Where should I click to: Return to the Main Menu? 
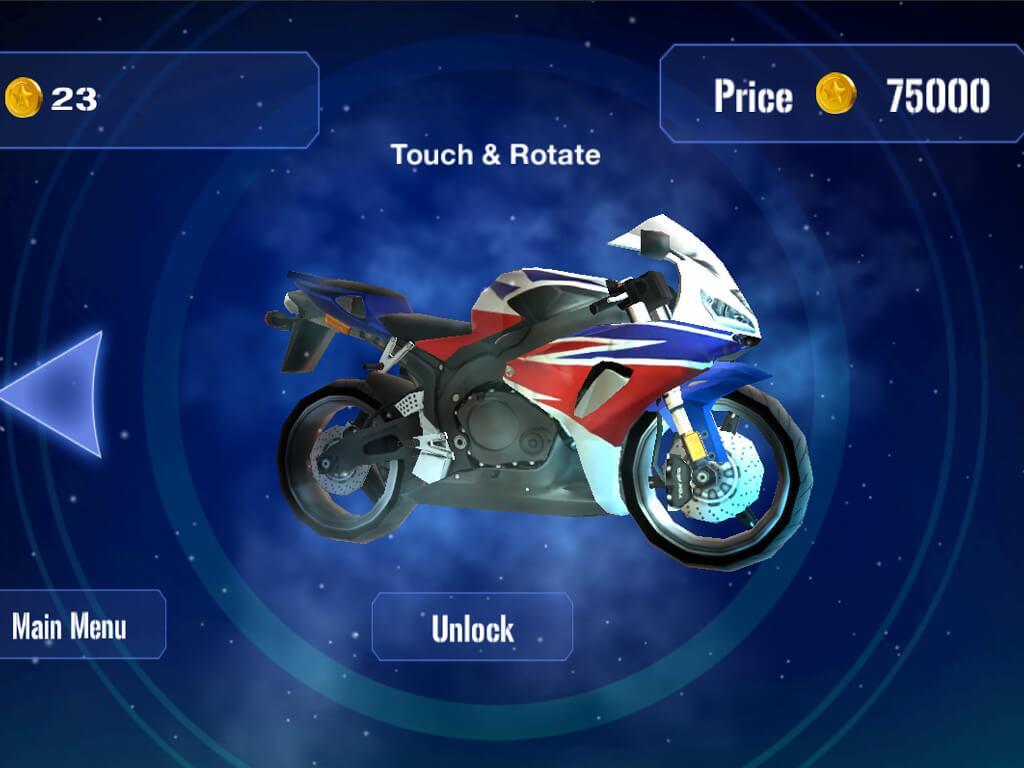(x=72, y=626)
